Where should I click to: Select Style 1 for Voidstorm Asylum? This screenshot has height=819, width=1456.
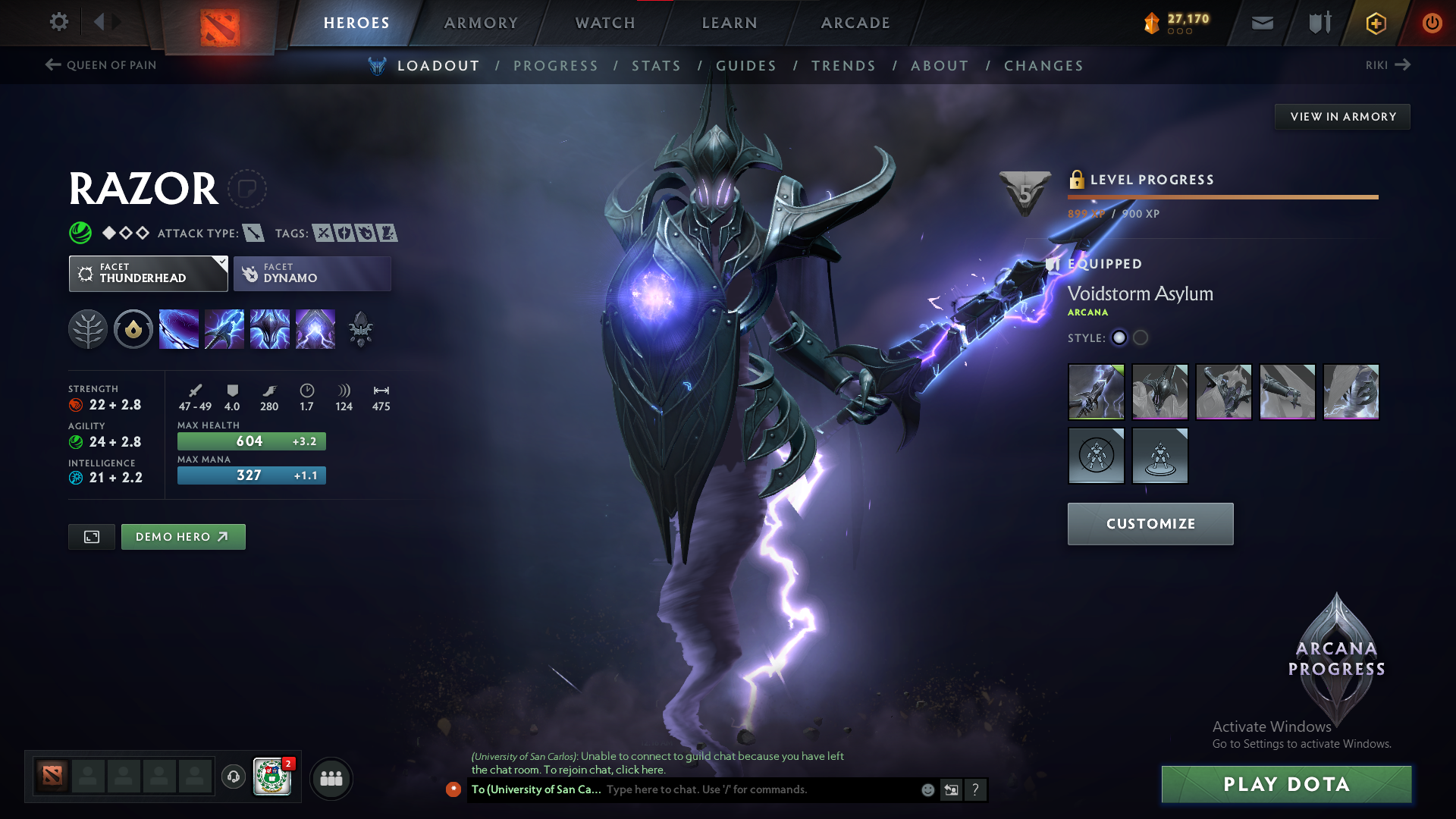coord(1119,338)
